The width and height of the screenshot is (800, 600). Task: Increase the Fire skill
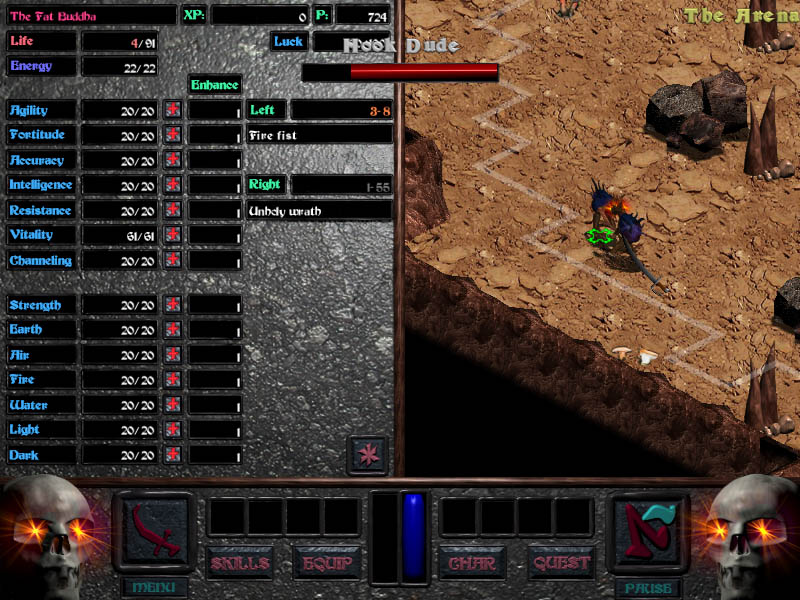point(173,380)
